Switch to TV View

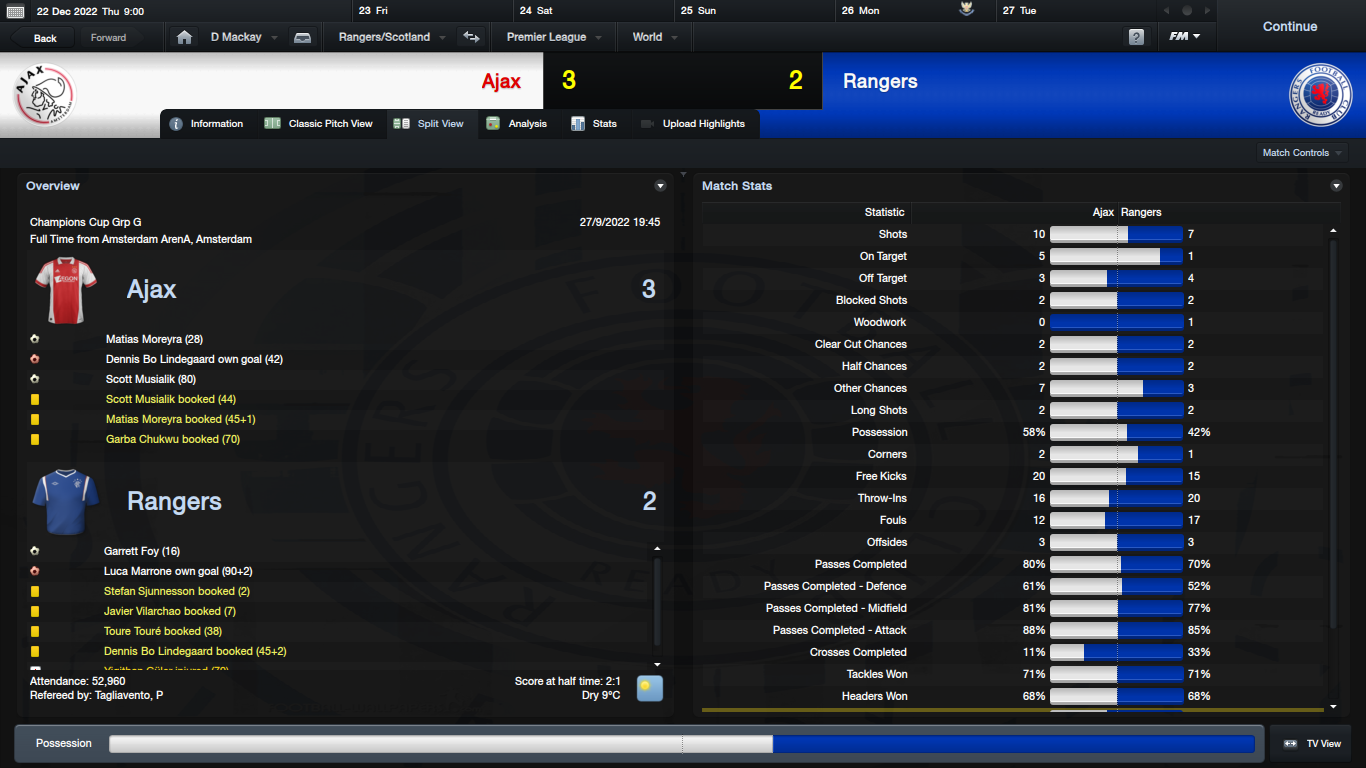[x=1312, y=744]
